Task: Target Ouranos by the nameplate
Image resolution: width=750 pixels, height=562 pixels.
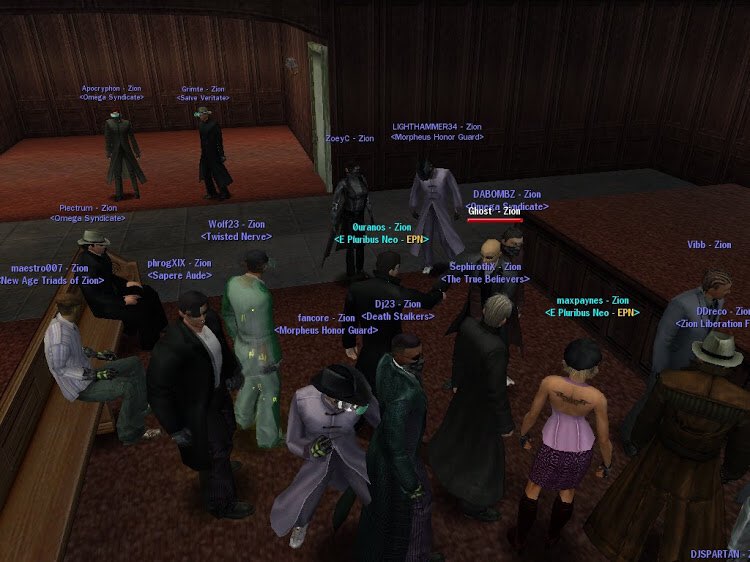Action: [x=382, y=227]
